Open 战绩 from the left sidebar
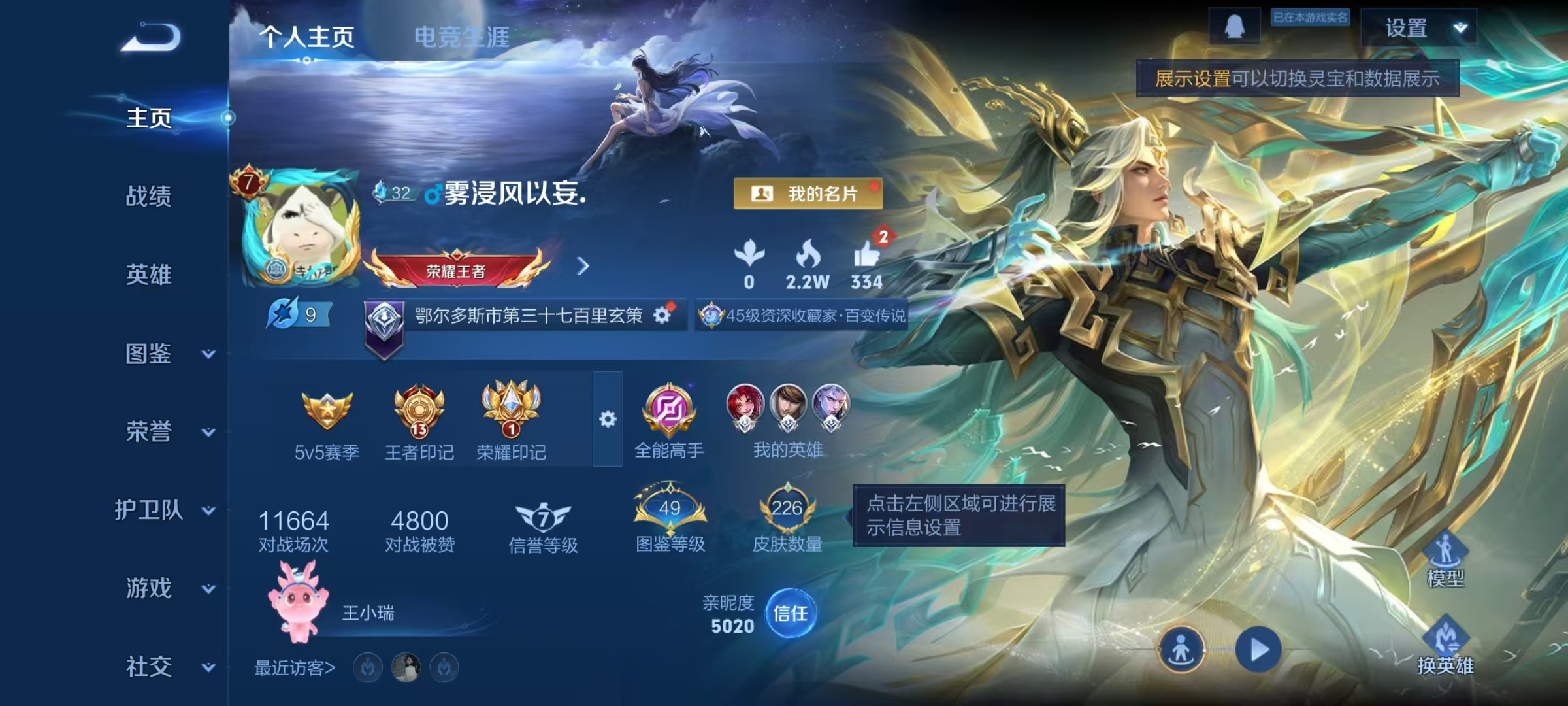Screen dimensions: 1568x706 [x=149, y=197]
